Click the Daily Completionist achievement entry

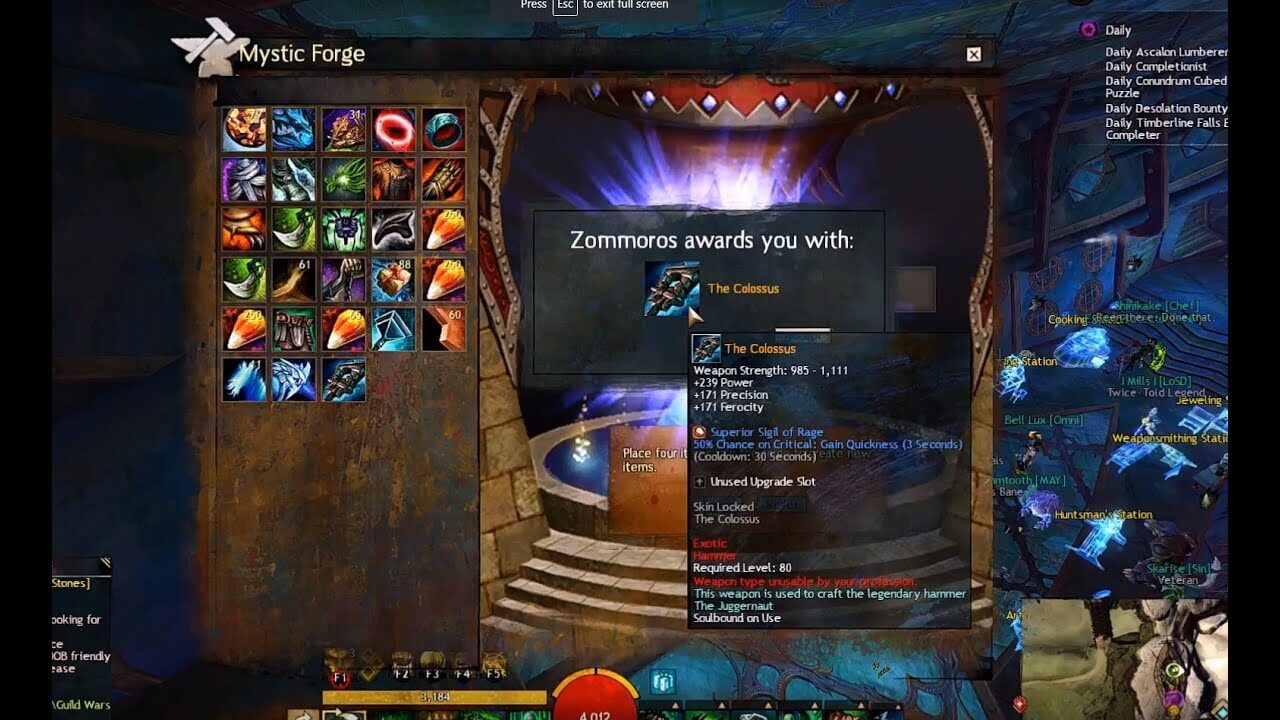1157,66
